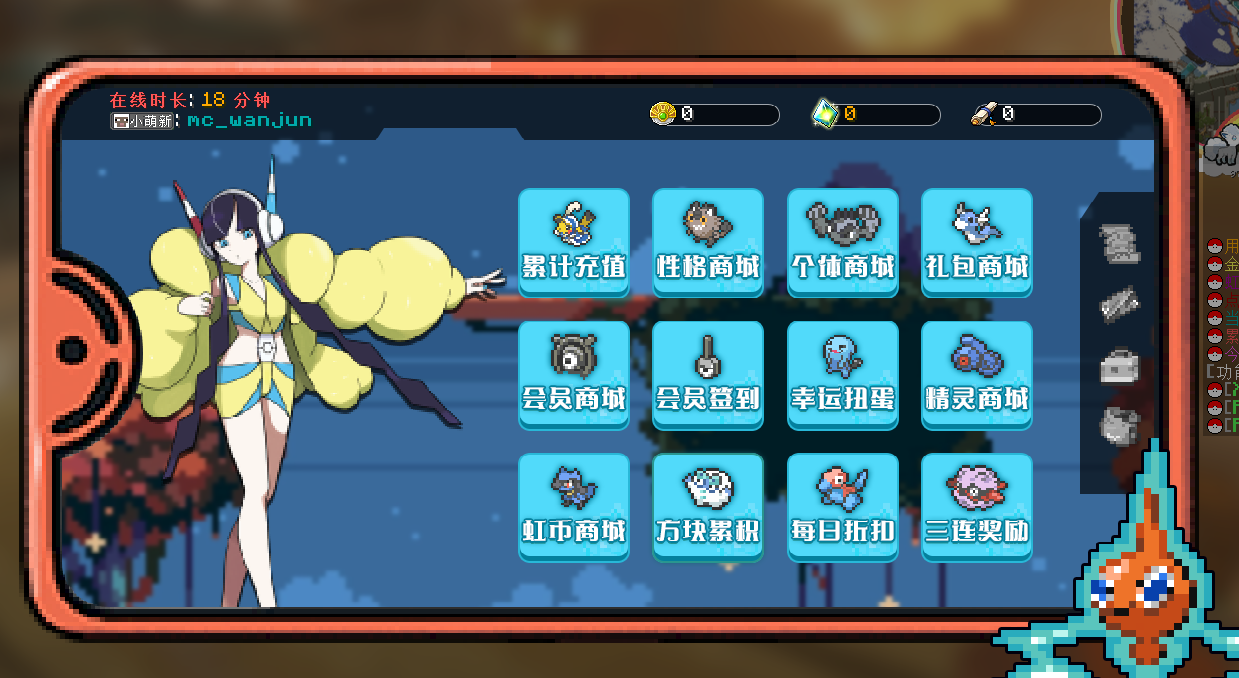Open the 累计充值 shop tile
This screenshot has width=1239, height=678.
coord(574,242)
